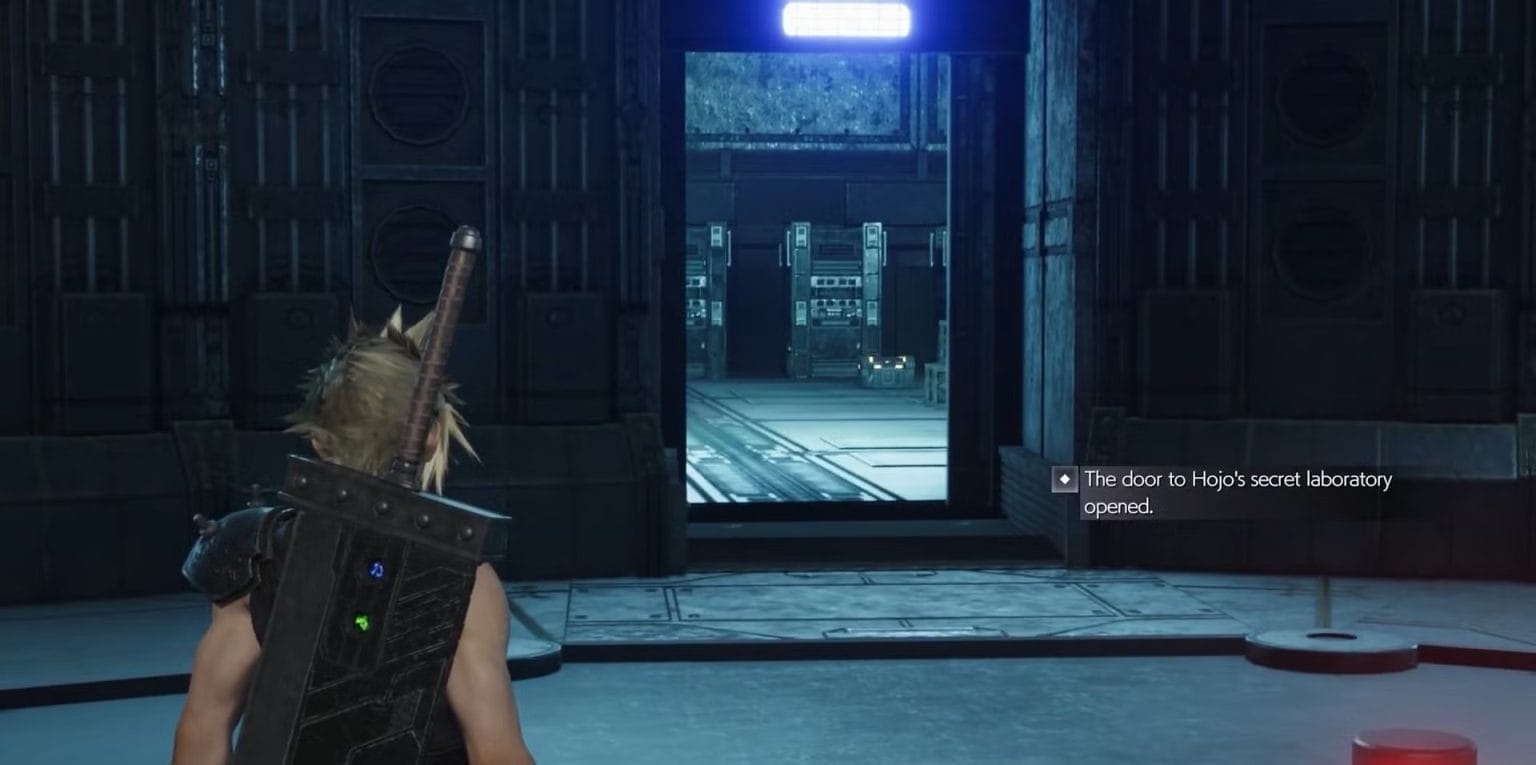This screenshot has height=765, width=1536.
Task: Select the blue materia slotted in the Buster Sword
Action: coord(375,568)
